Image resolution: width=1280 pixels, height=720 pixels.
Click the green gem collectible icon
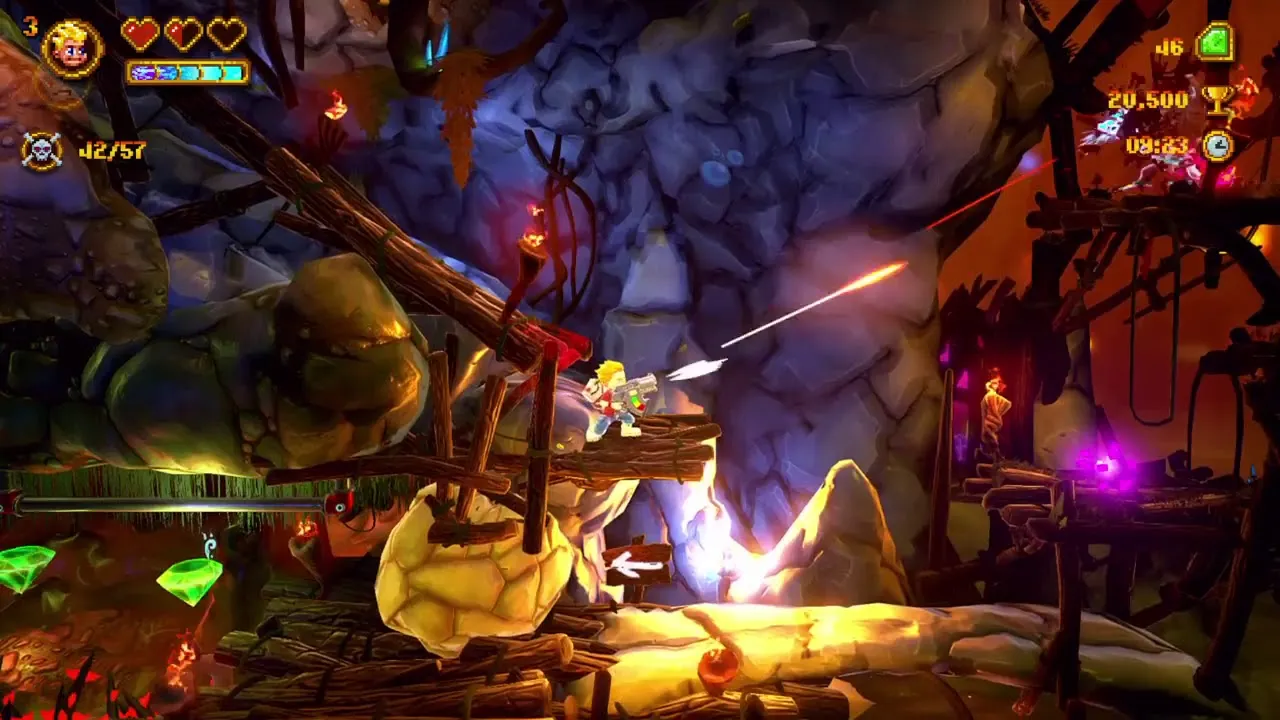point(1214,44)
